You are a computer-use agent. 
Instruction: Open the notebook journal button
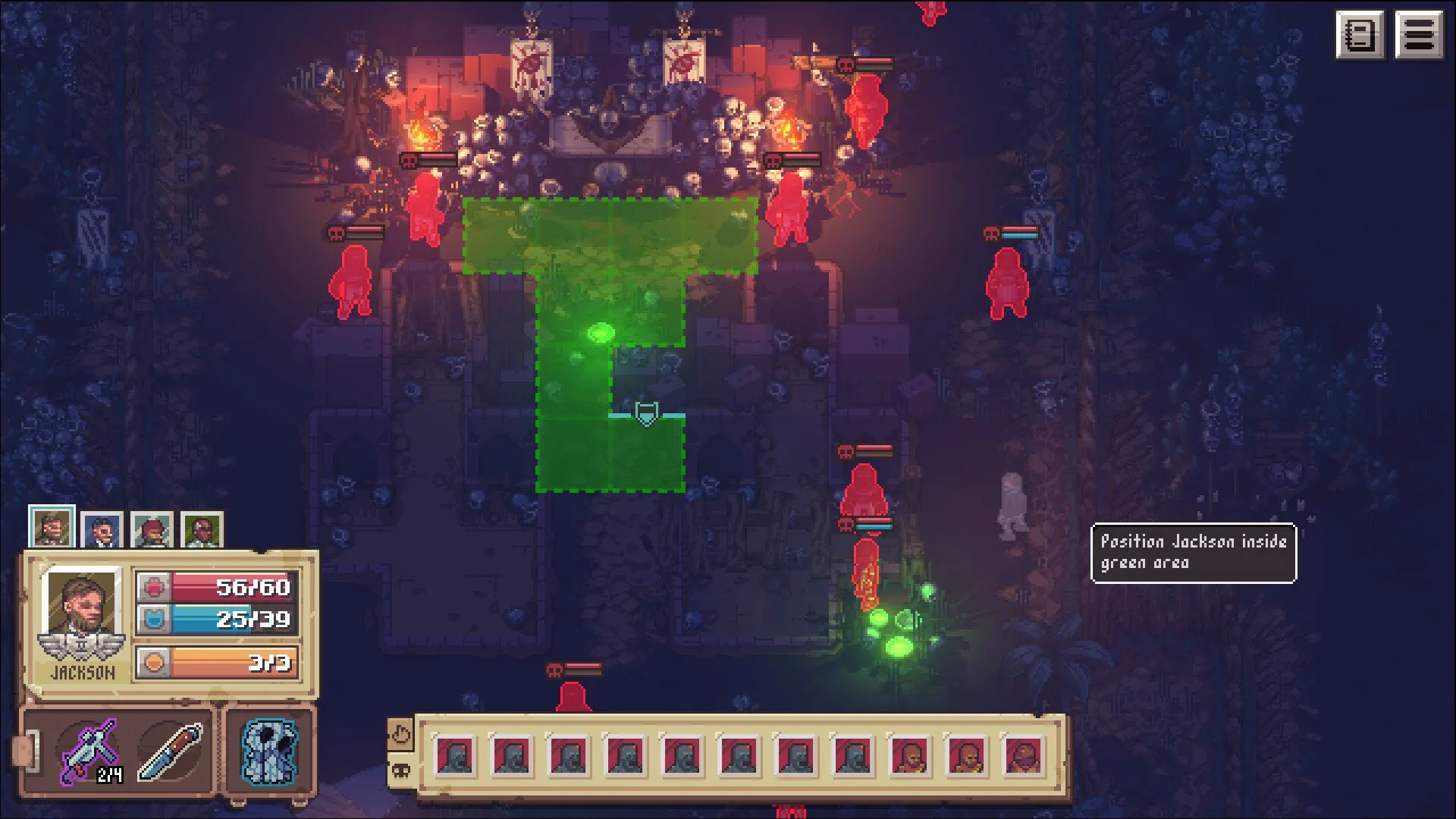1359,35
